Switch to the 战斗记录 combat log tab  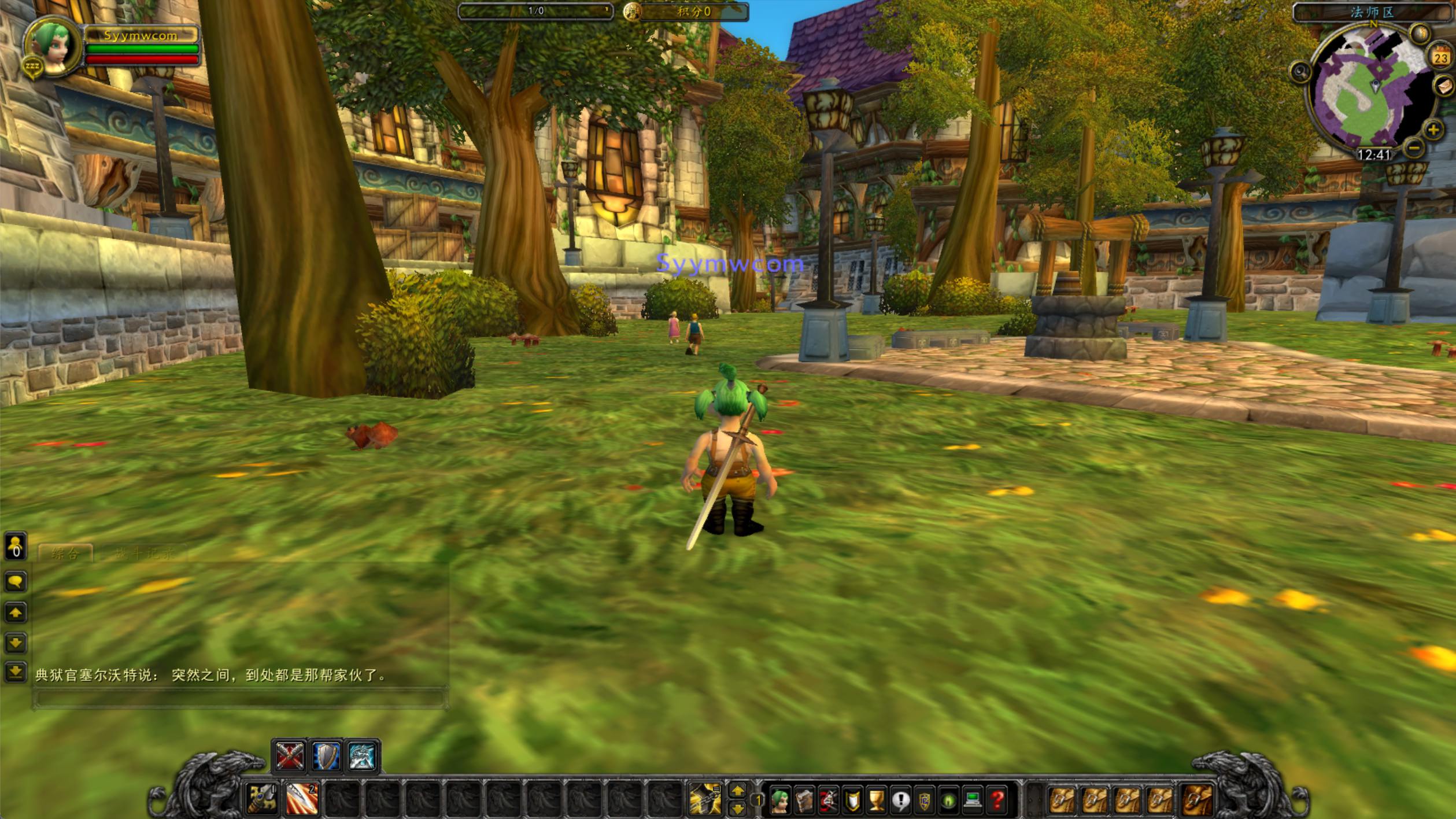(143, 554)
